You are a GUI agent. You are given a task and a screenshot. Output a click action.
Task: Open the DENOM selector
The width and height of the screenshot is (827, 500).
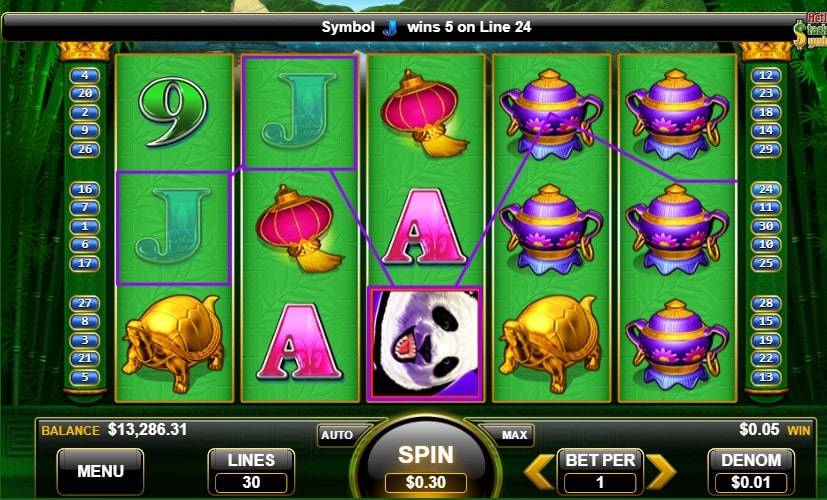(x=750, y=471)
